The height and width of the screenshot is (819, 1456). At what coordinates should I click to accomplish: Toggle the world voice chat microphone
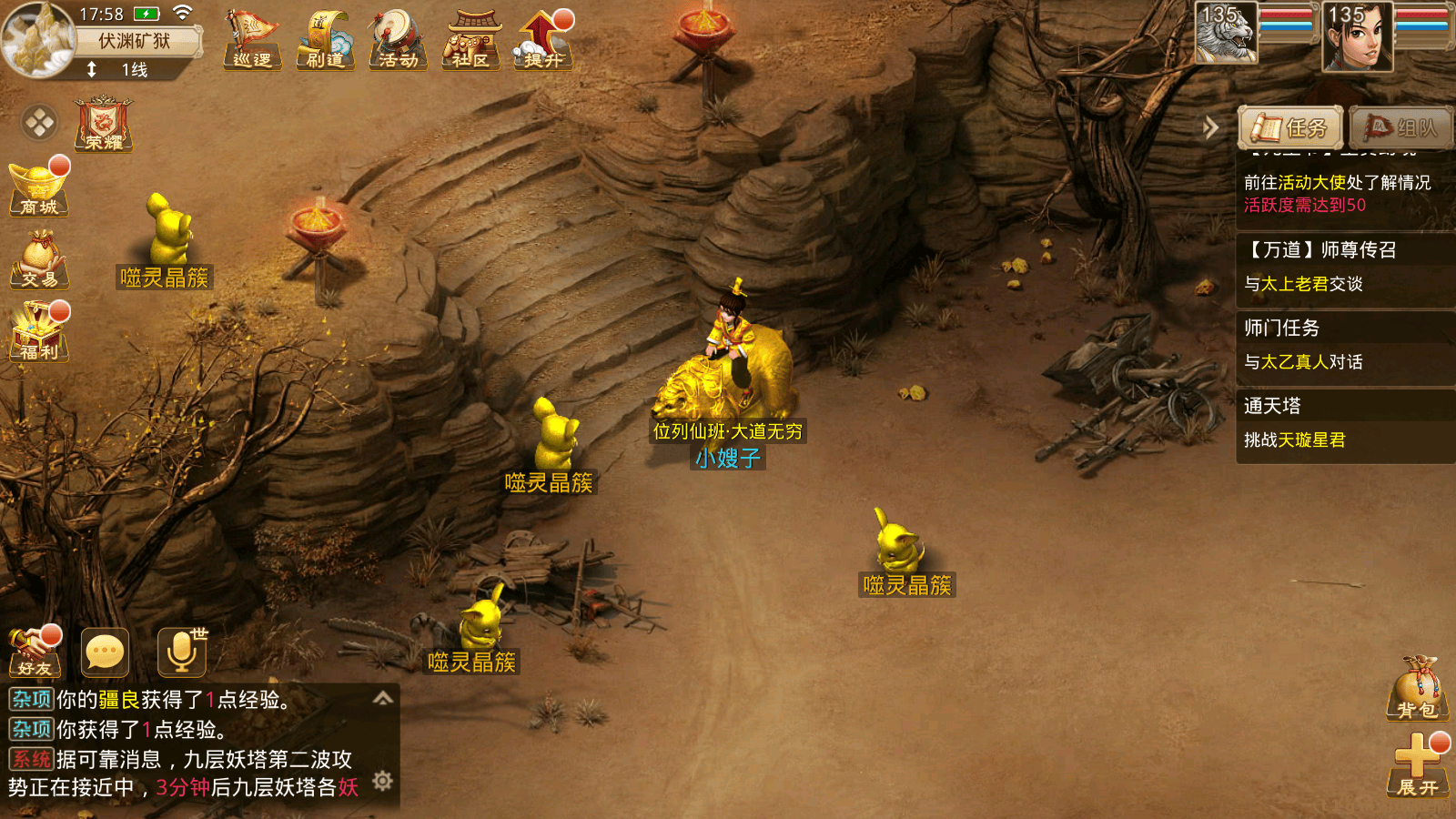click(182, 651)
